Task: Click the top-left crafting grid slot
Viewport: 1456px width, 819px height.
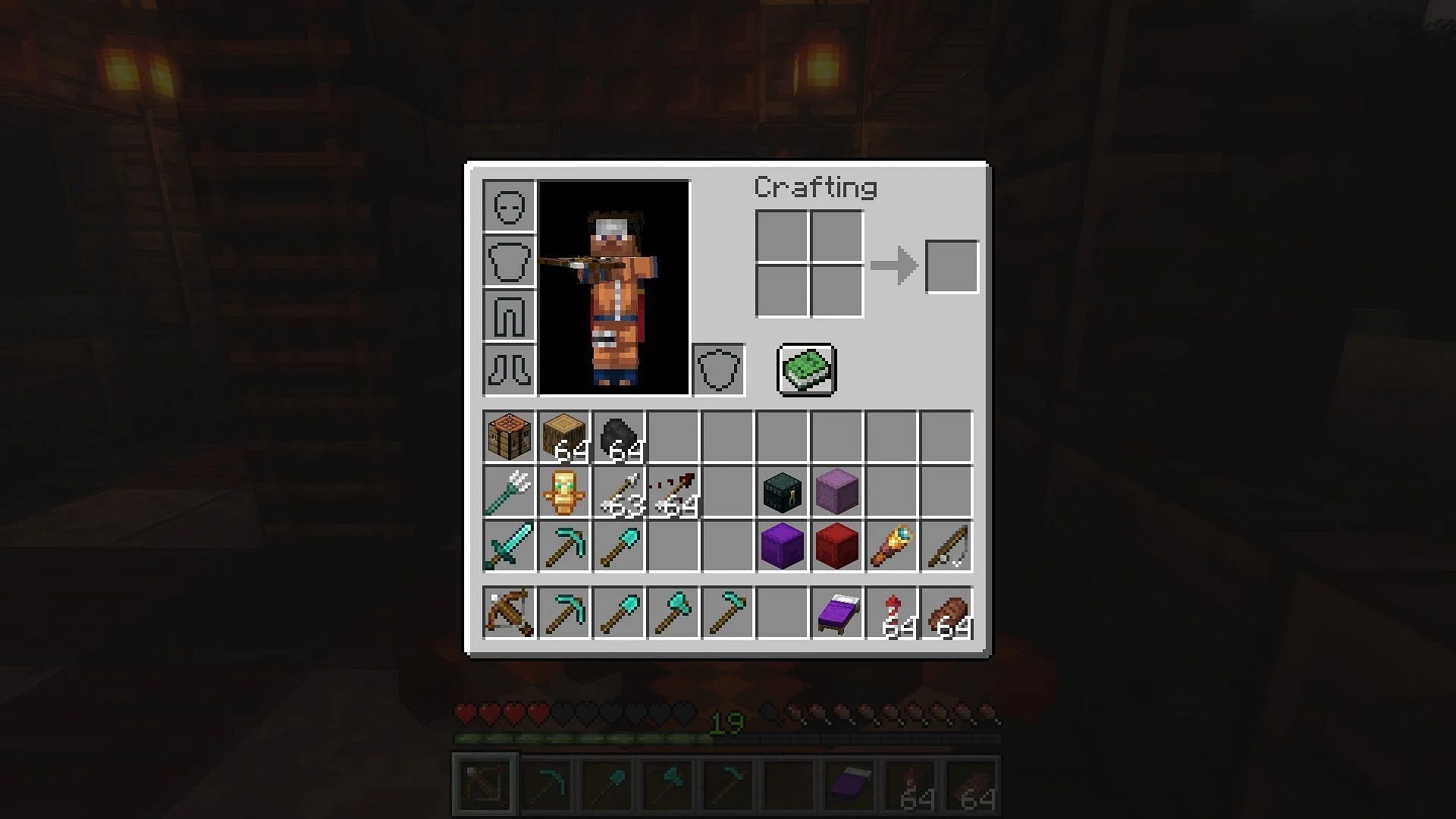Action: pos(781,235)
